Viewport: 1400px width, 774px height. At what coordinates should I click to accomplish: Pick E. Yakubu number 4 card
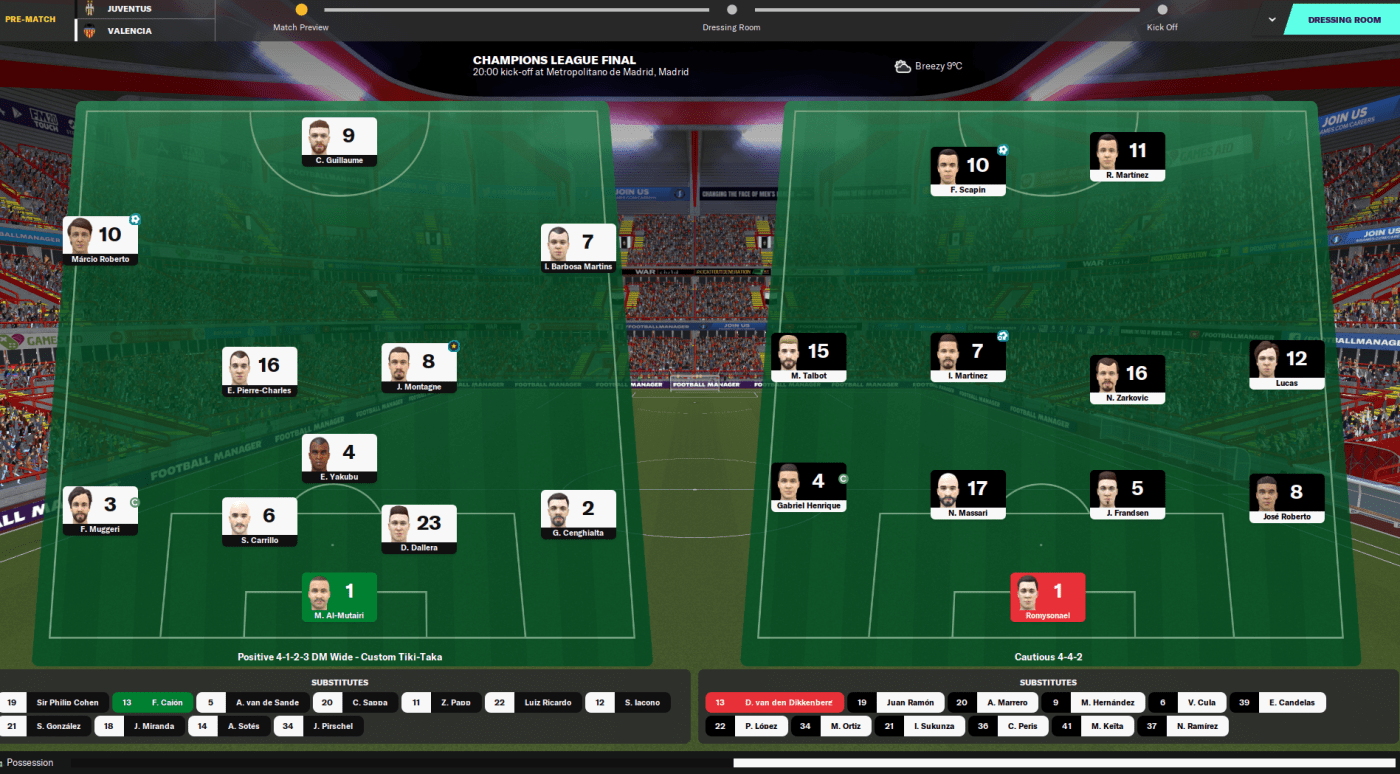[339, 458]
